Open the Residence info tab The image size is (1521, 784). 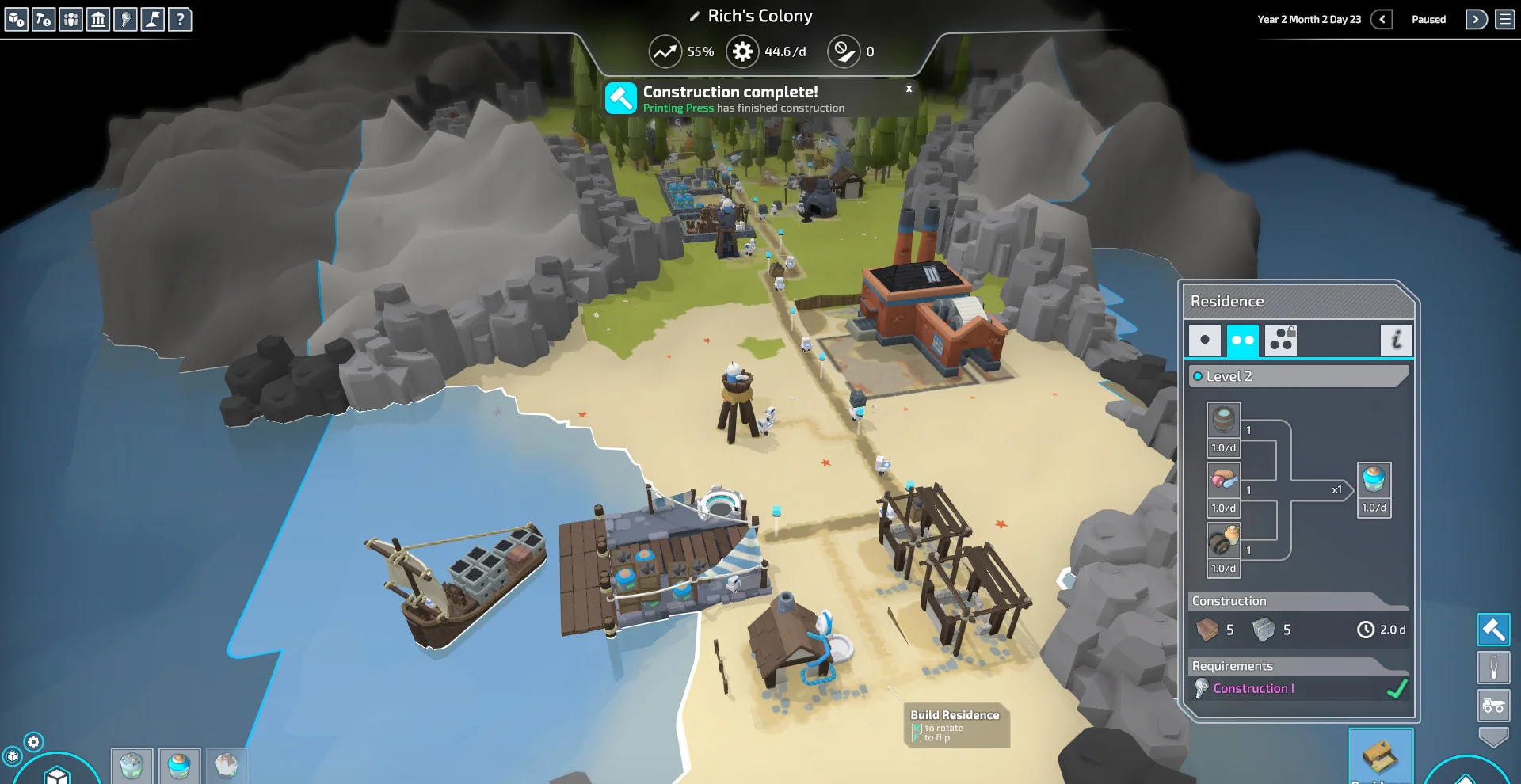pos(1398,340)
